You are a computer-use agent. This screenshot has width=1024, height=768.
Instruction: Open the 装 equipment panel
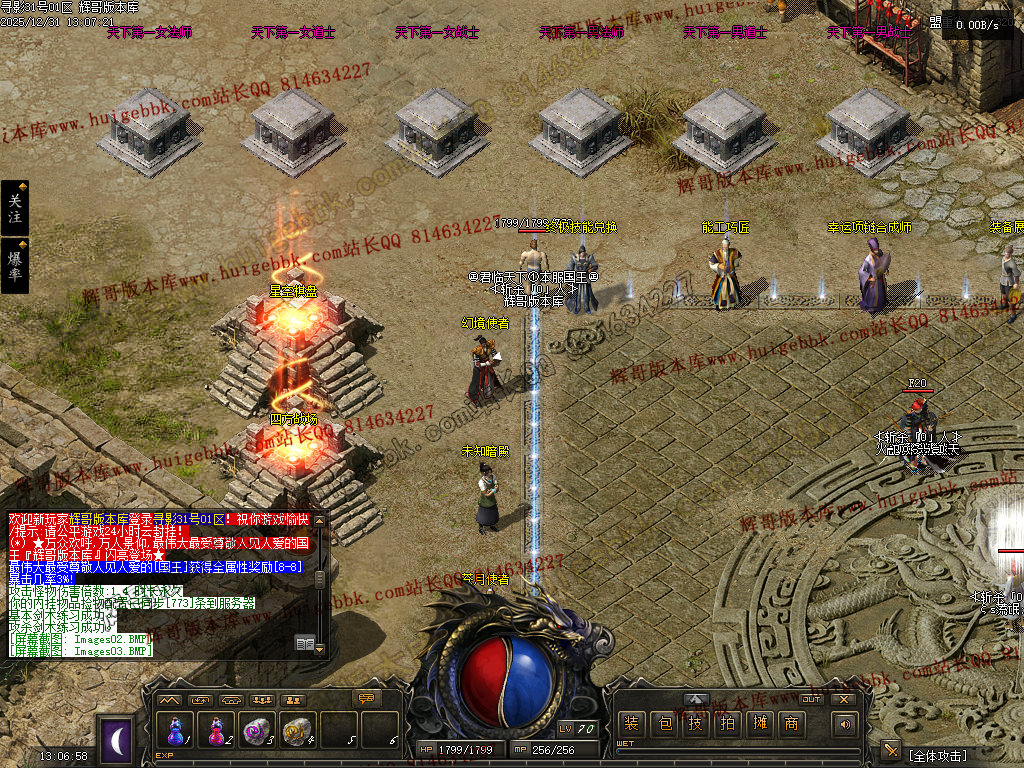630,724
